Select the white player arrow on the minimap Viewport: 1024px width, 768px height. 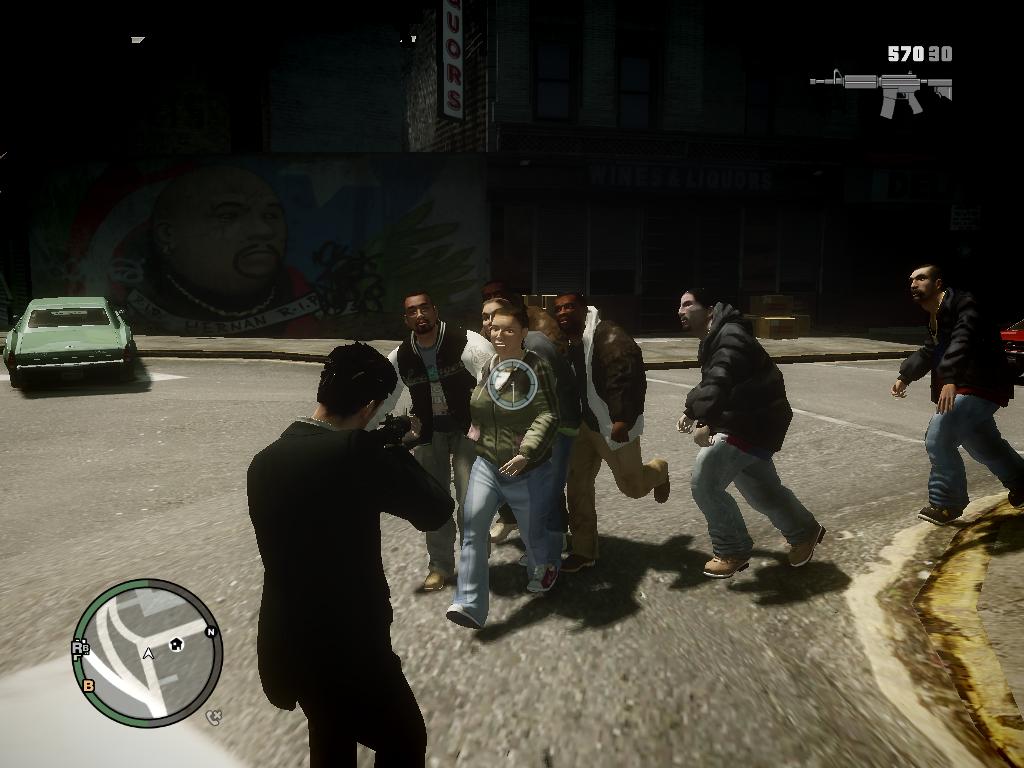pyautogui.click(x=148, y=653)
